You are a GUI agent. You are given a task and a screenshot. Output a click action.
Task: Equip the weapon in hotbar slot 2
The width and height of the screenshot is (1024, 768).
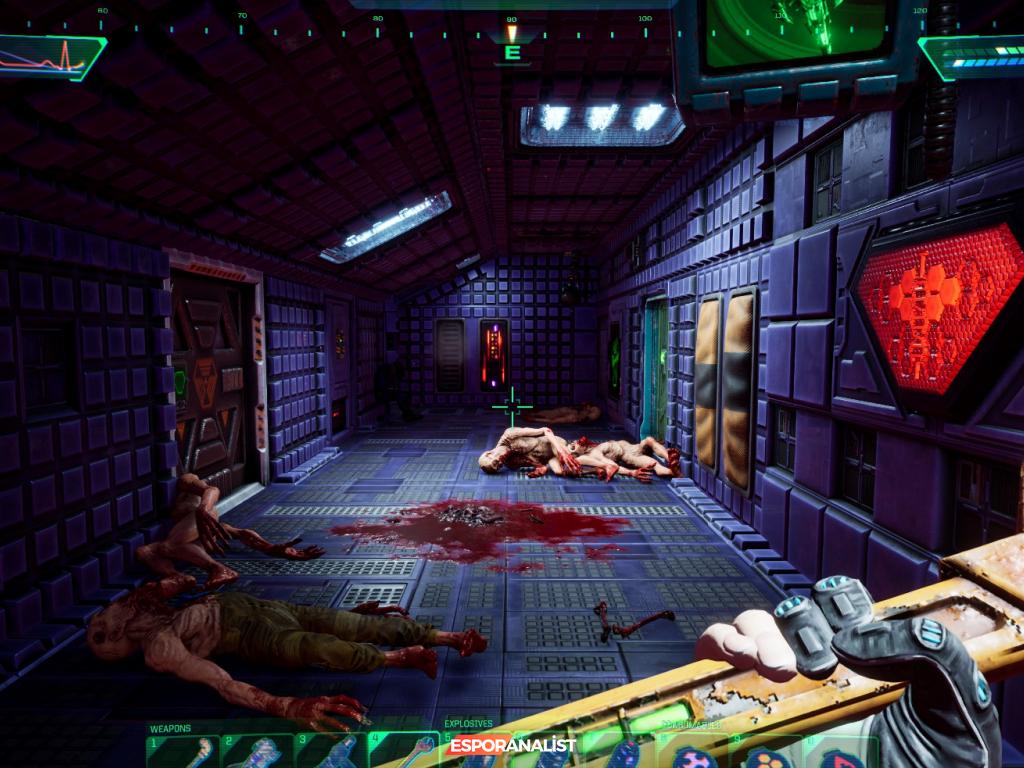(x=258, y=752)
